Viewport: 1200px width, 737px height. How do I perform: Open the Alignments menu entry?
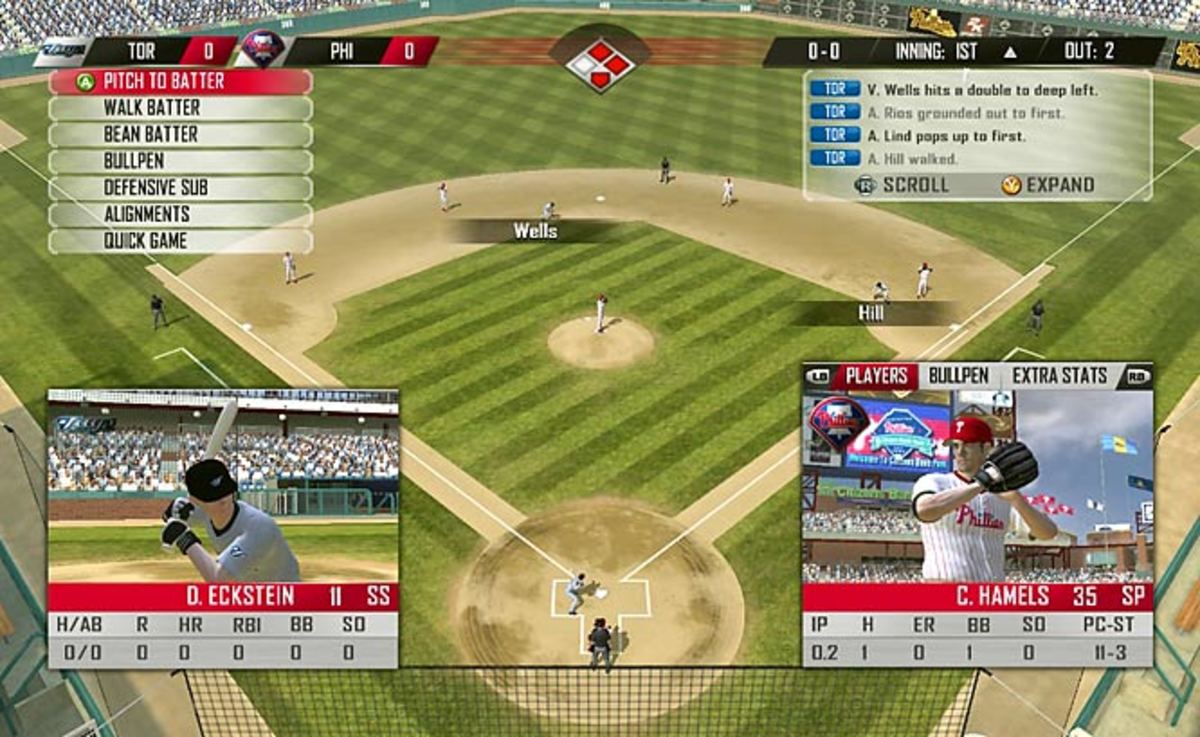click(180, 214)
